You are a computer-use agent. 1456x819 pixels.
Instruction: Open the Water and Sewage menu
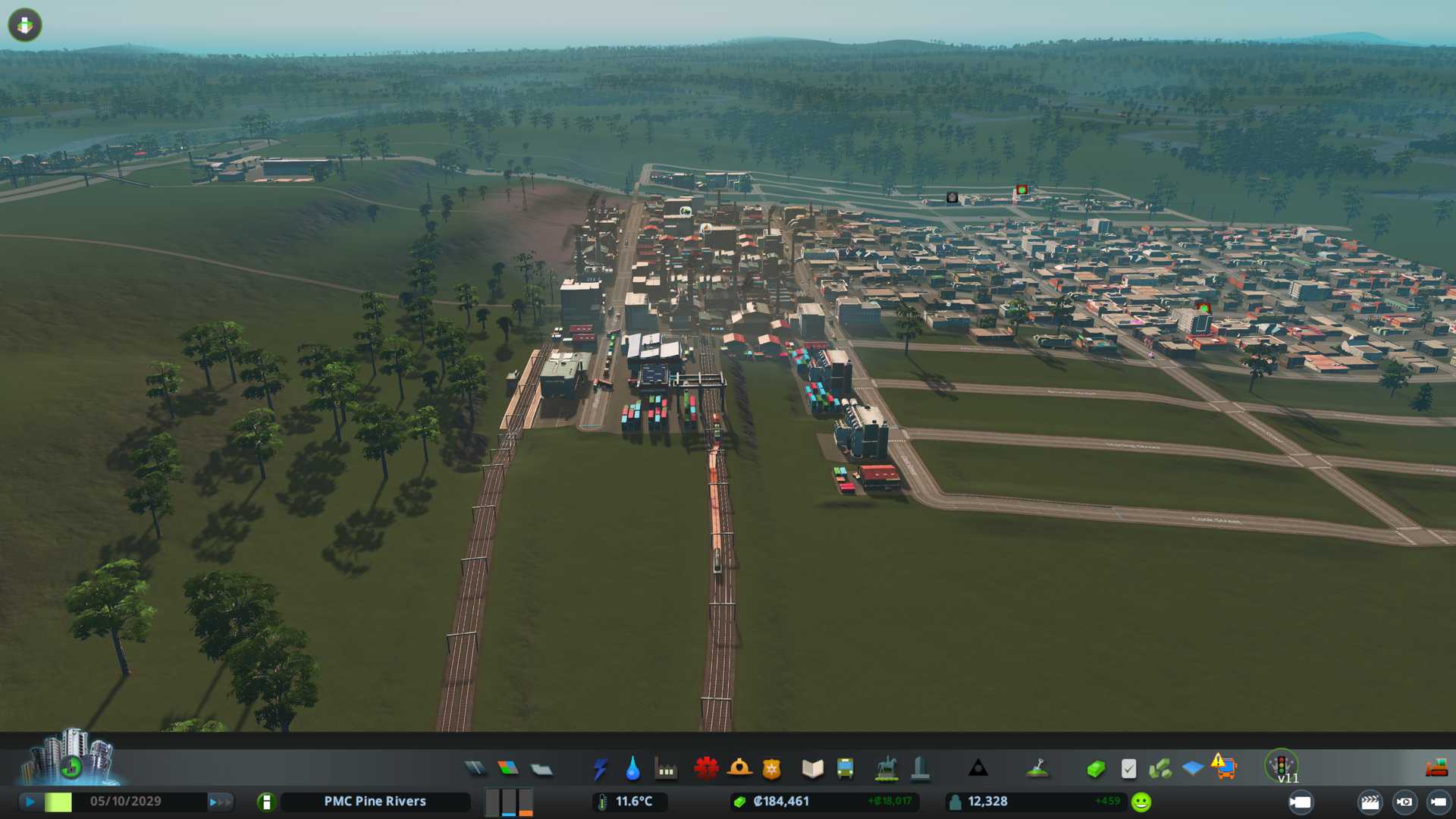(x=632, y=769)
